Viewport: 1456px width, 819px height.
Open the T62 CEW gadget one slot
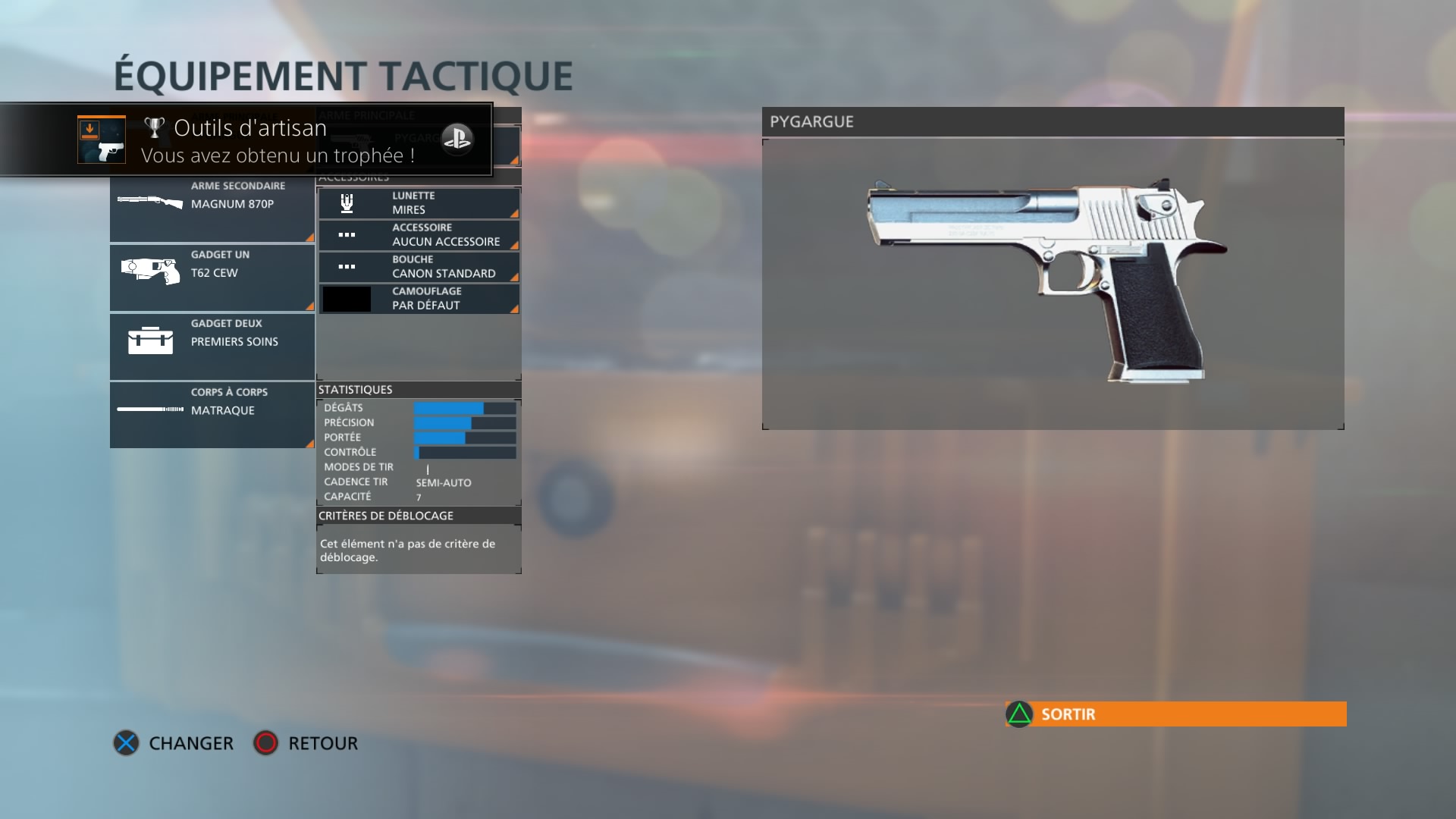[212, 277]
